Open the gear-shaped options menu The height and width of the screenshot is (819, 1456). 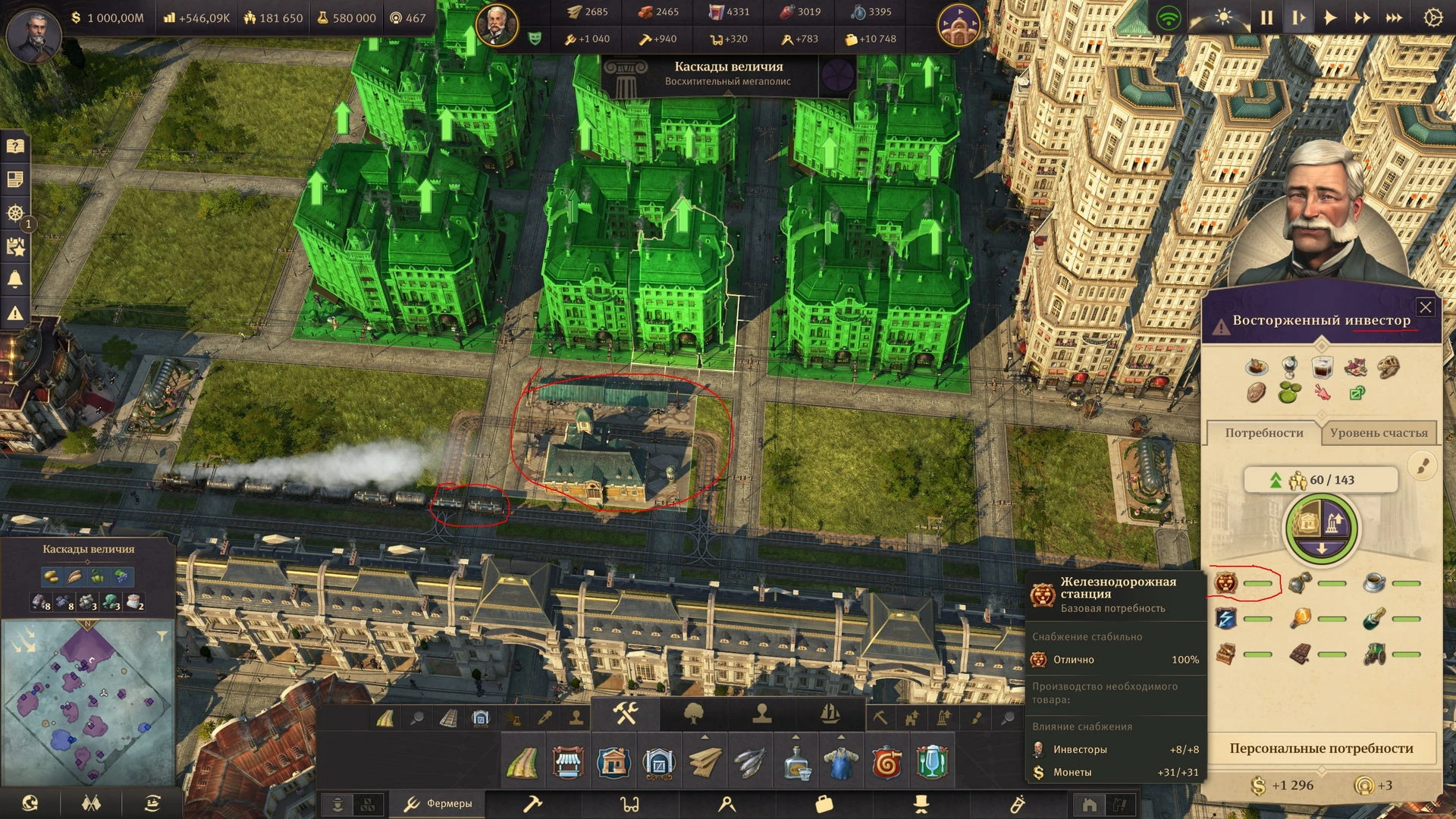pos(1432,17)
